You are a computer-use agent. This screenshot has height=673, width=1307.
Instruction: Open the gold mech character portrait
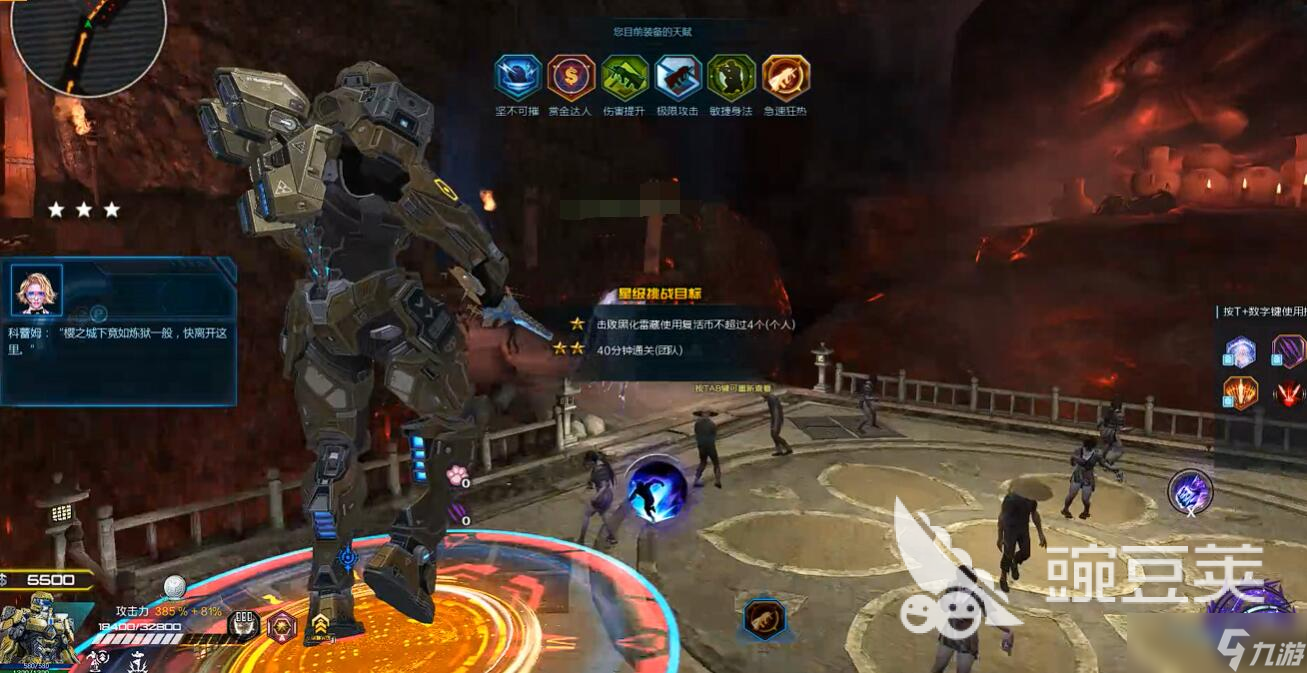(x=36, y=629)
